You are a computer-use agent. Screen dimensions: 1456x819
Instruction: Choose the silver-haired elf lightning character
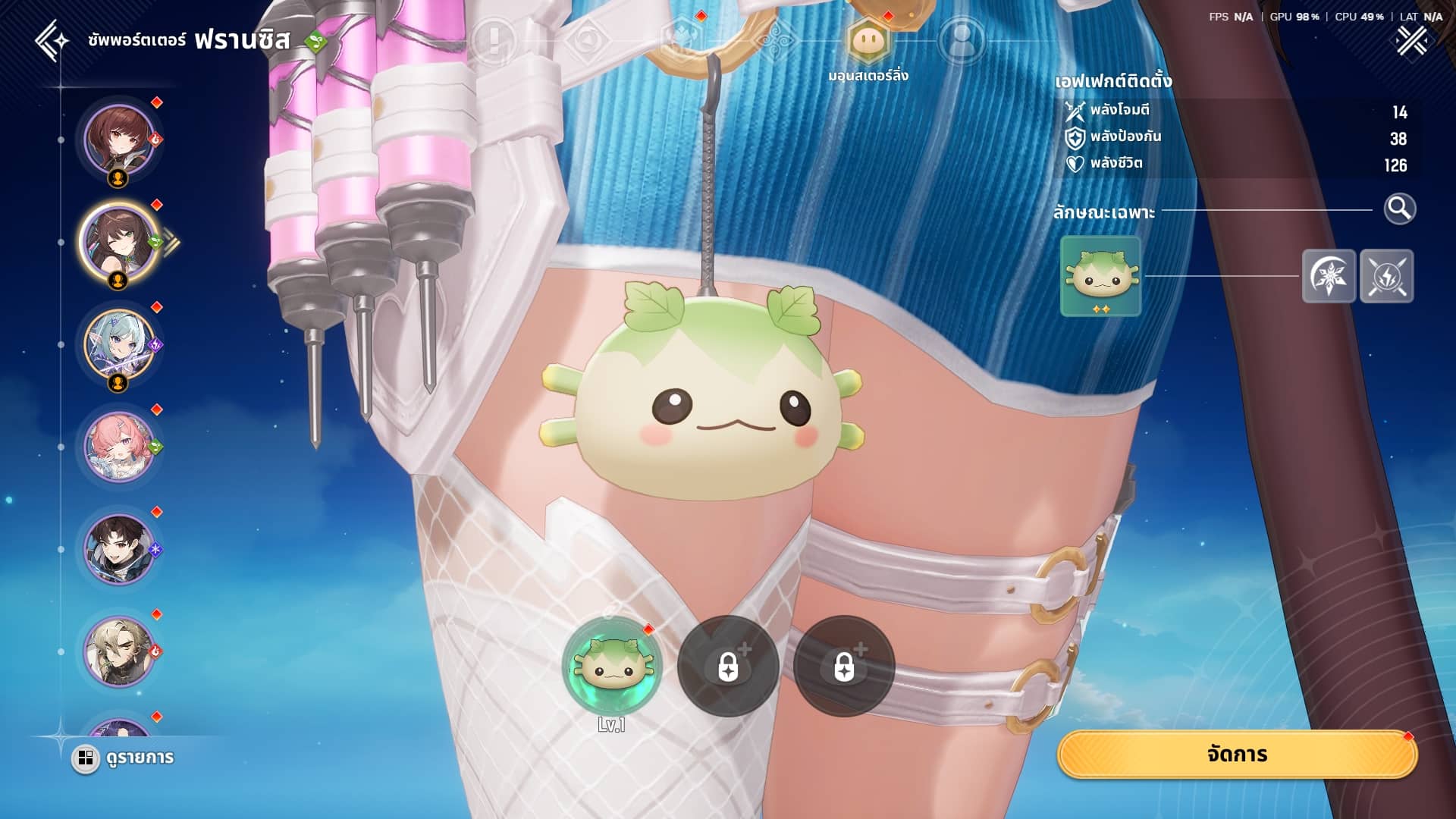(x=118, y=345)
